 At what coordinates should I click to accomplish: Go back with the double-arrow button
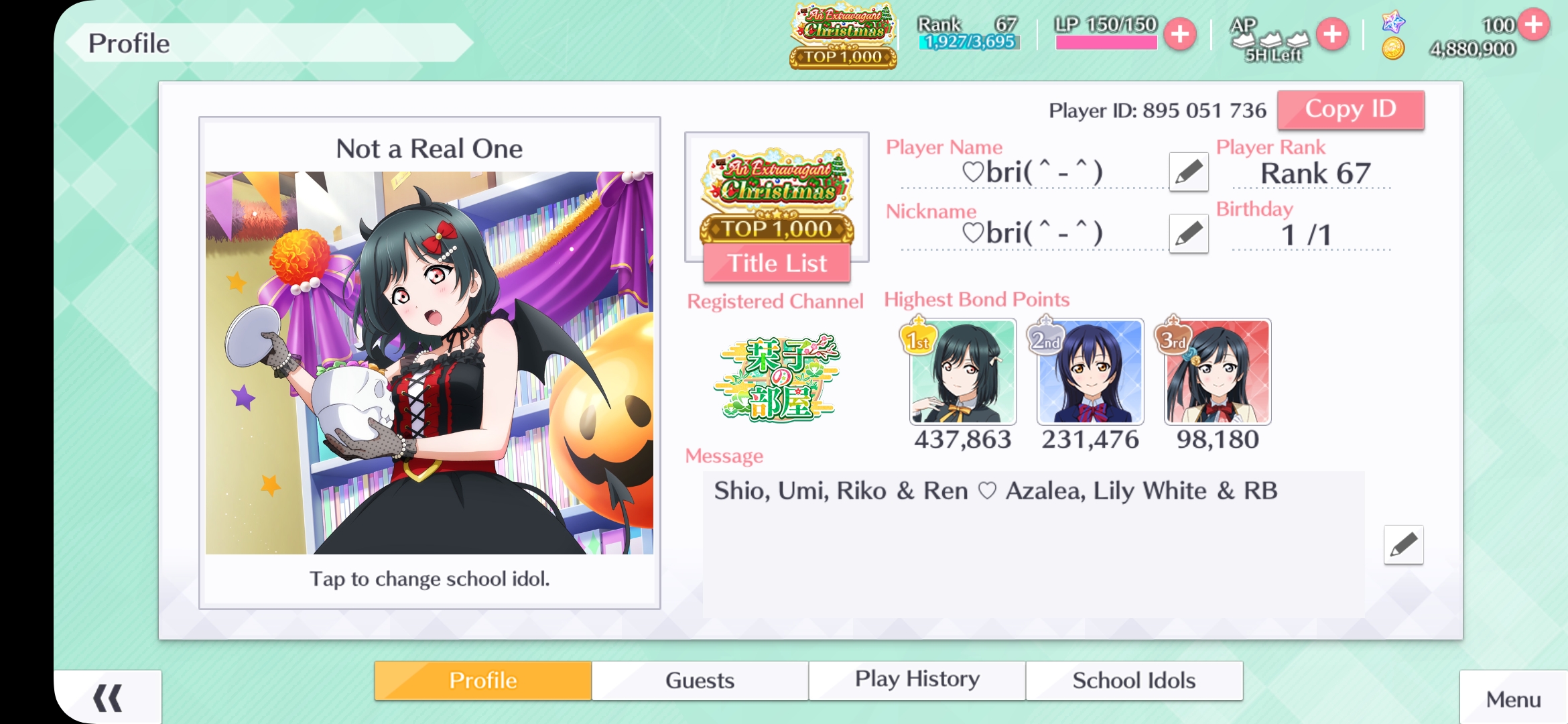107,698
